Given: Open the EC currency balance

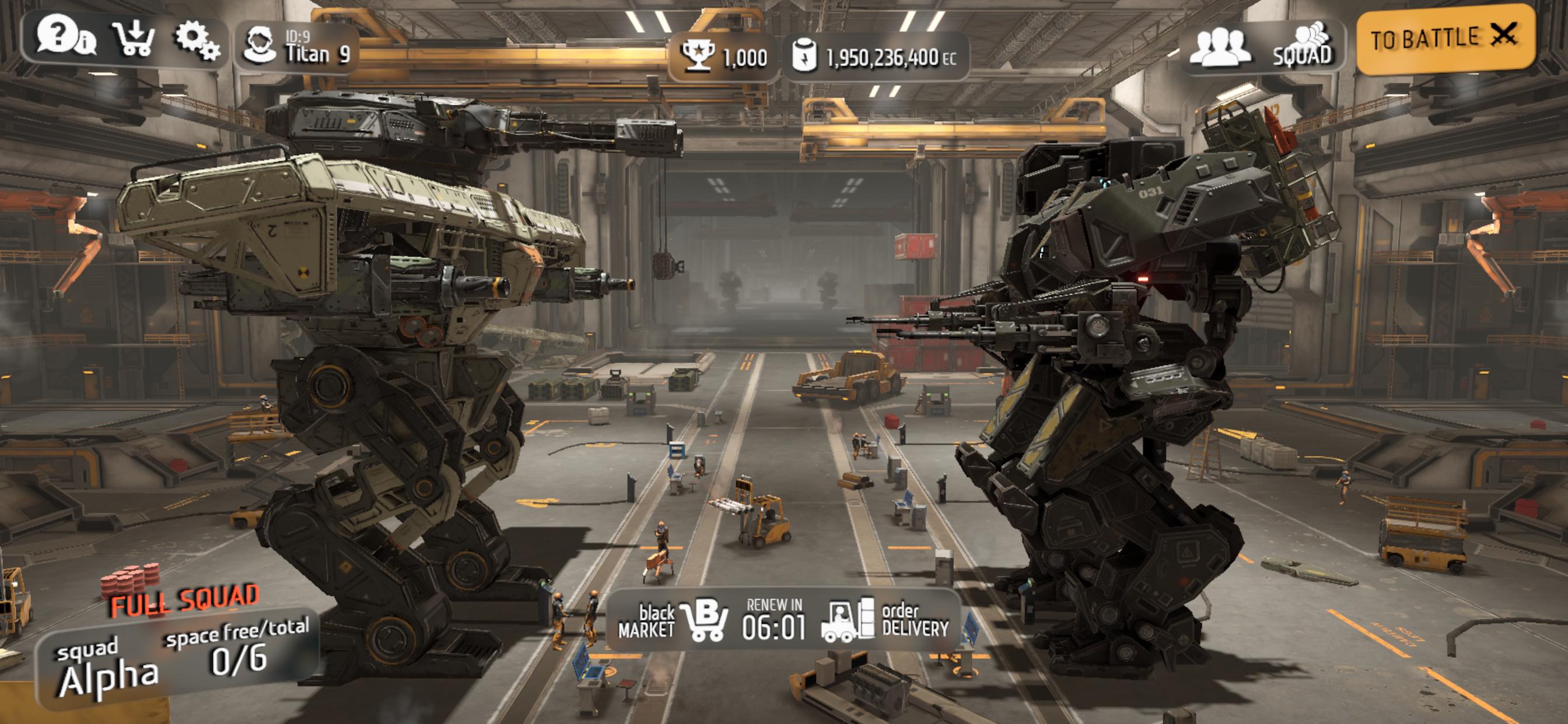Looking at the screenshot, I should 874,57.
